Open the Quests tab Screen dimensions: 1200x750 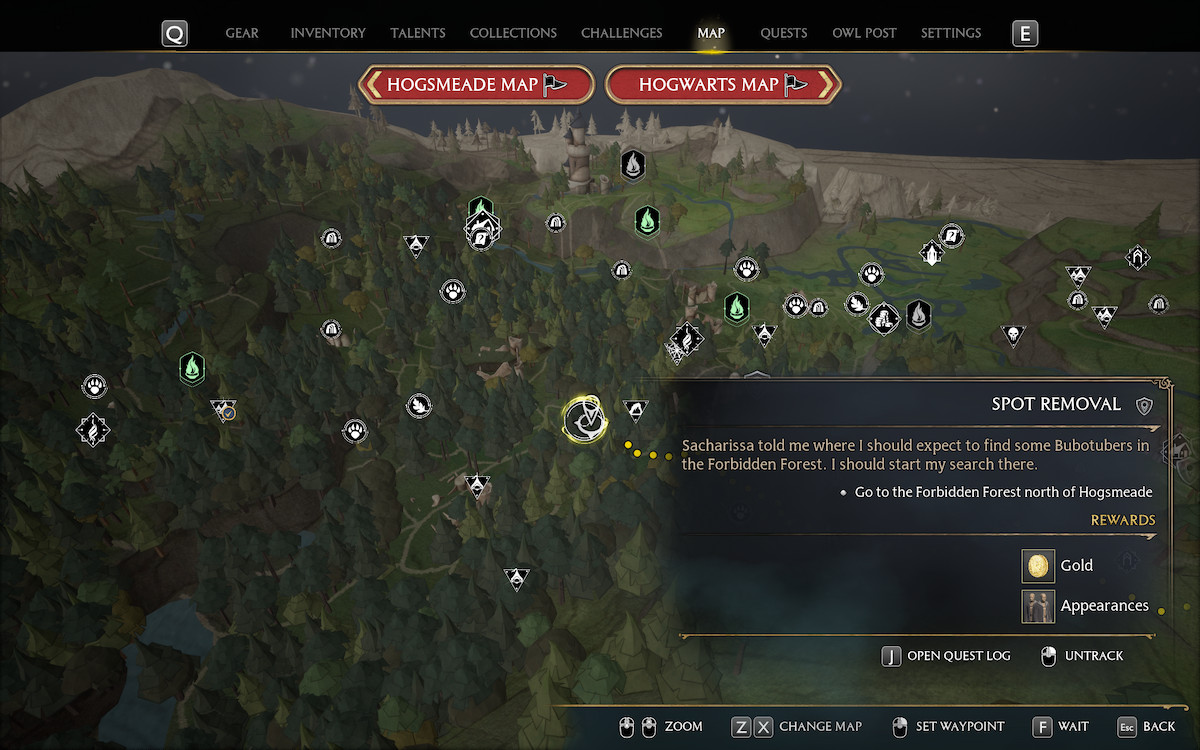[784, 33]
